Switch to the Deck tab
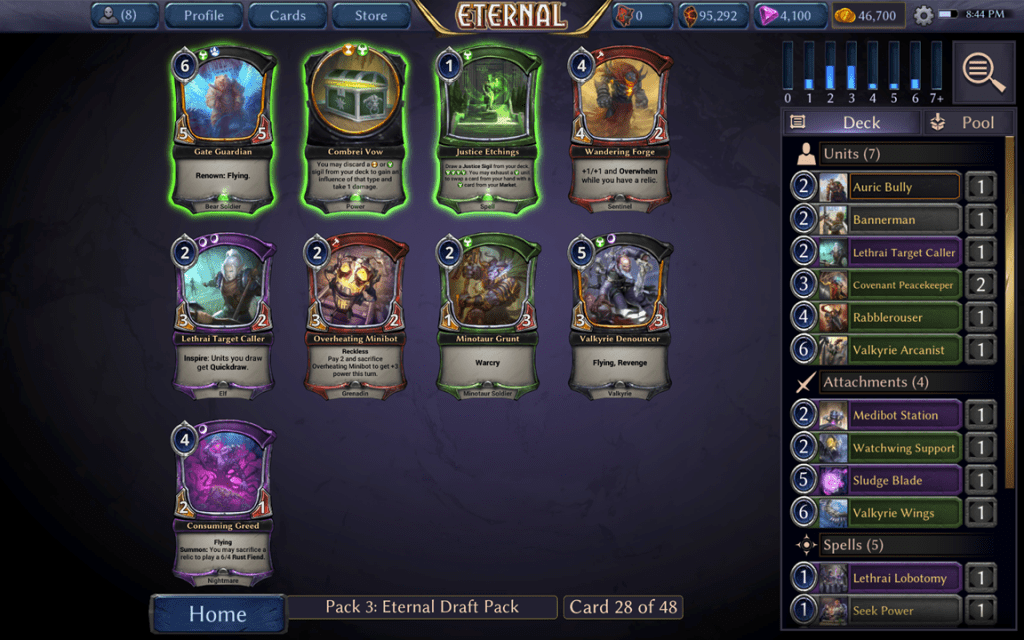The width and height of the screenshot is (1024, 640). point(849,122)
